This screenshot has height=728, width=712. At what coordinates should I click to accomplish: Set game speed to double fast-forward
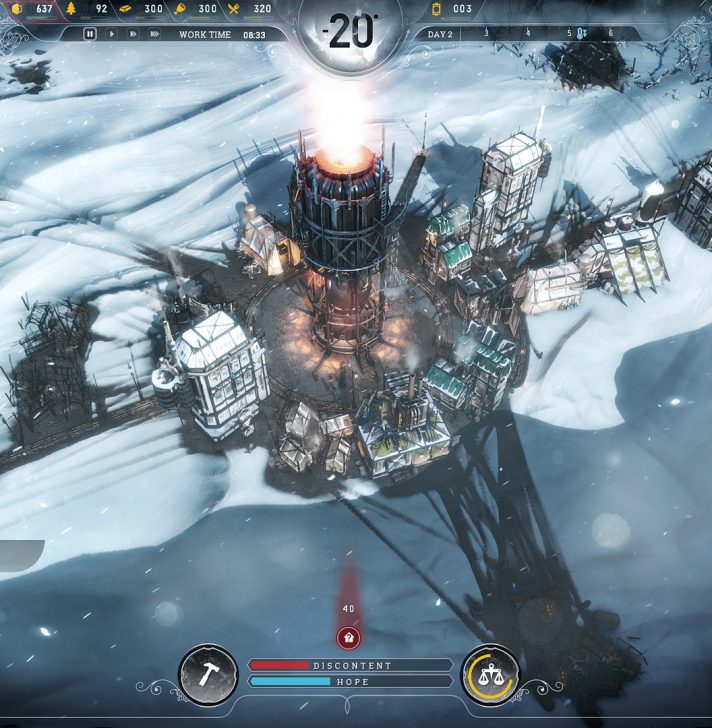[132, 34]
